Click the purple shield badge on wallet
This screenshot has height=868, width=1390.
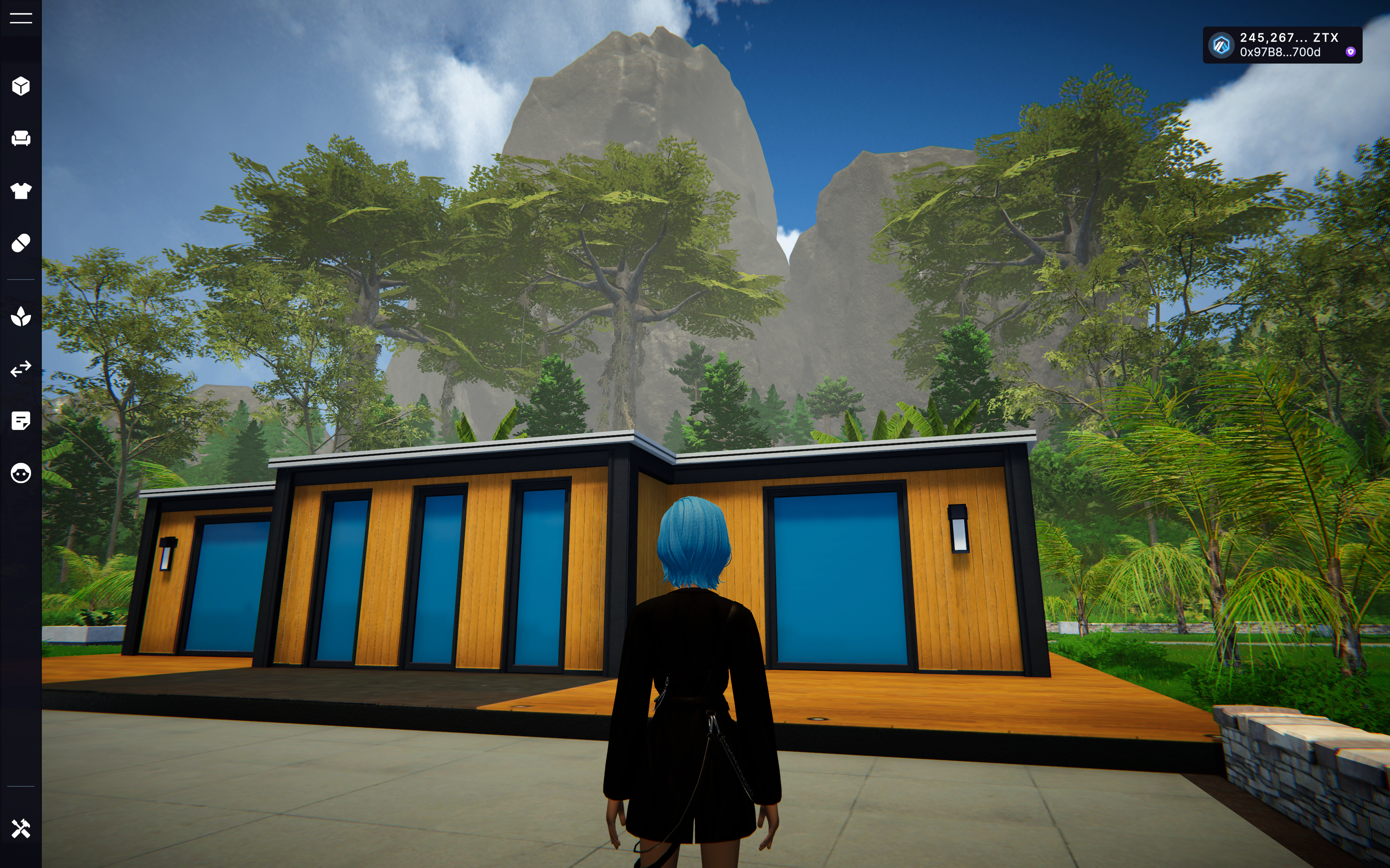pos(1351,52)
